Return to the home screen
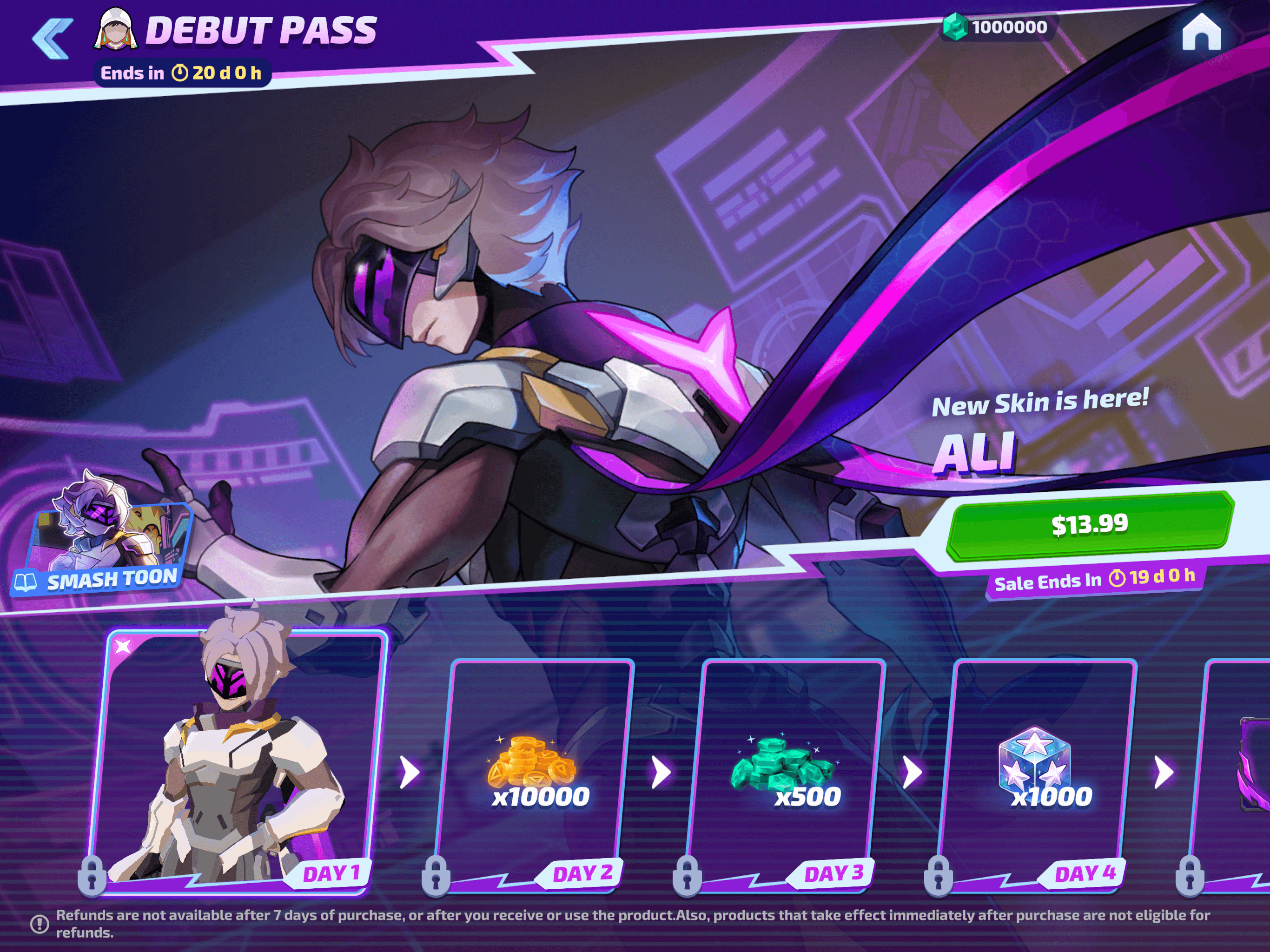Image resolution: width=1270 pixels, height=952 pixels. click(x=1201, y=32)
